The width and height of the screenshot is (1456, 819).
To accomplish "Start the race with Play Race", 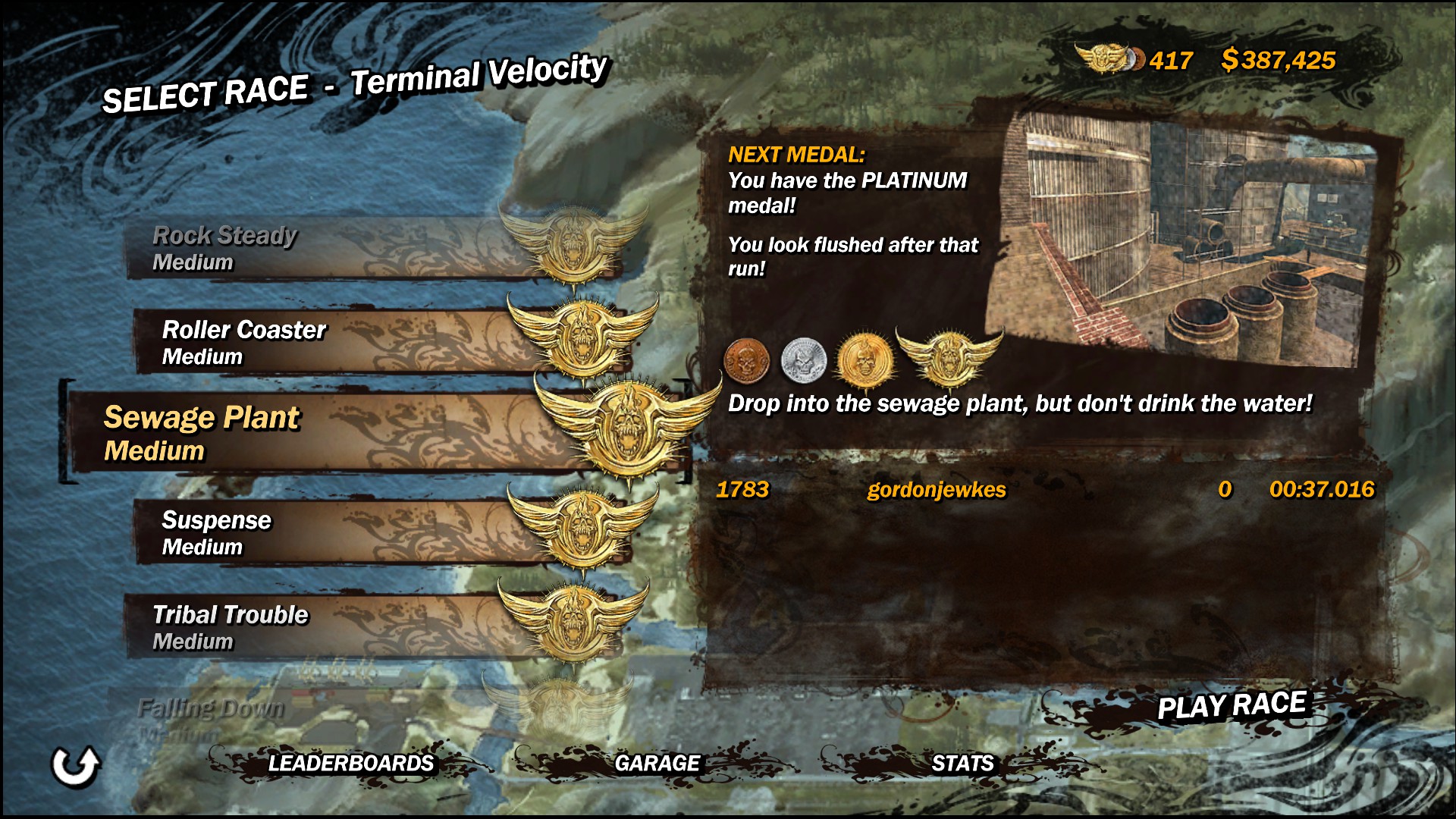I will tap(1231, 706).
